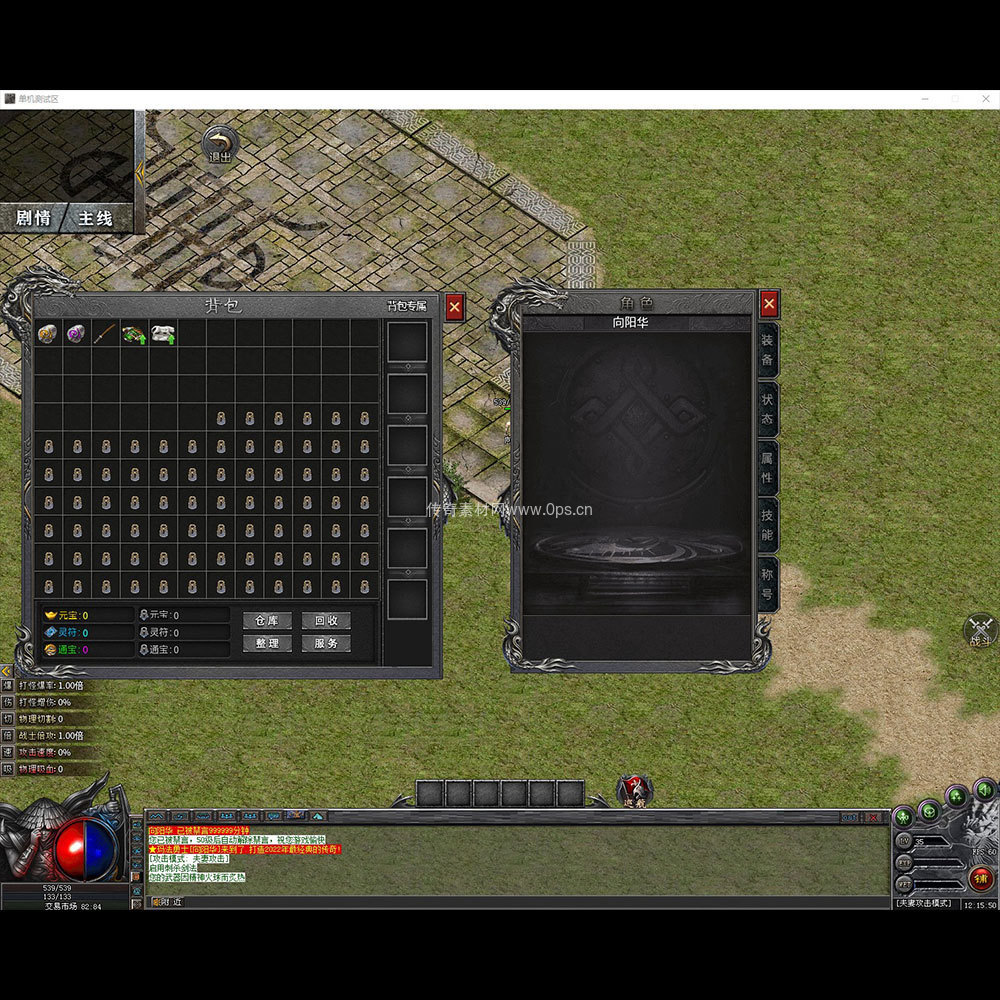Open the 主线 main quest tab
The width and height of the screenshot is (1000, 1000).
click(x=96, y=217)
